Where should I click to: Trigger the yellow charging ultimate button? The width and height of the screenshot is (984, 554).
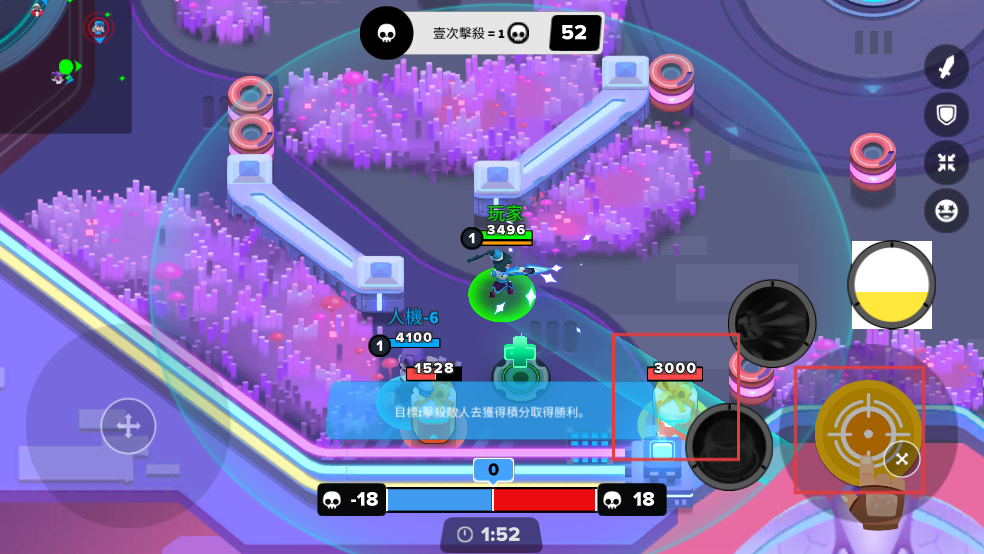[891, 284]
